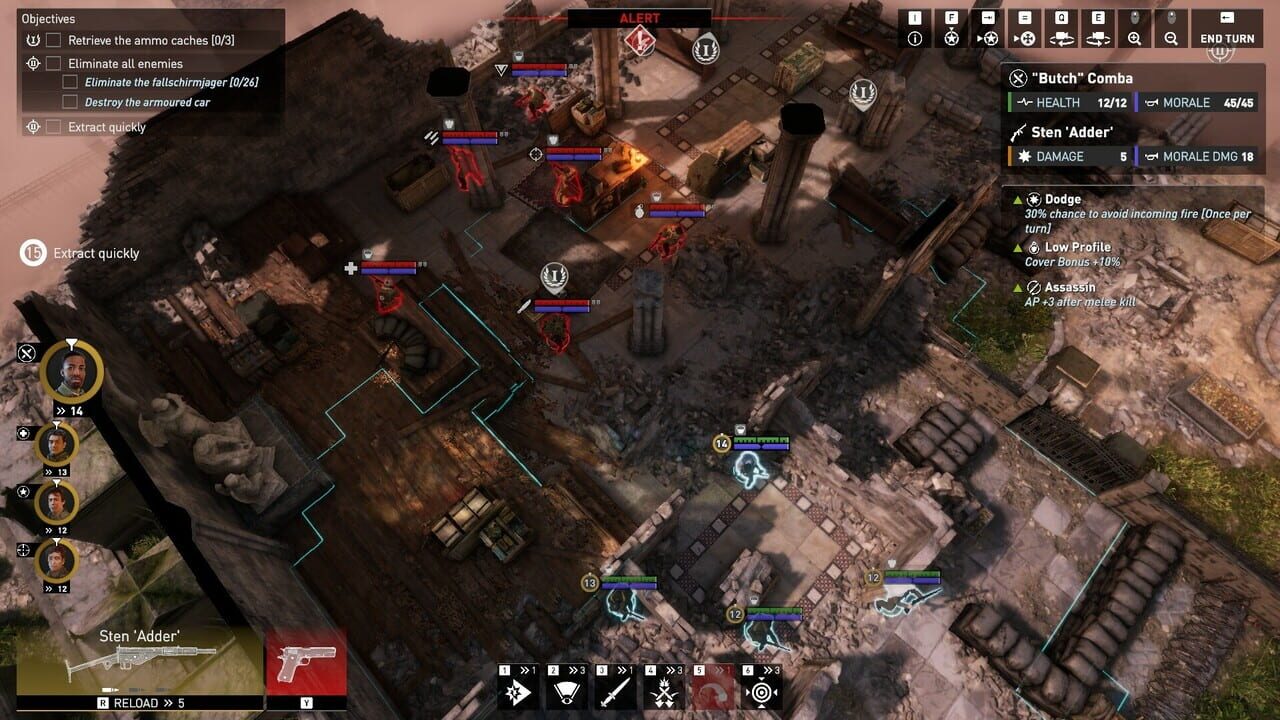
Task: Expand the 'Destroy the armoured car' sub-objective
Action: coord(69,101)
